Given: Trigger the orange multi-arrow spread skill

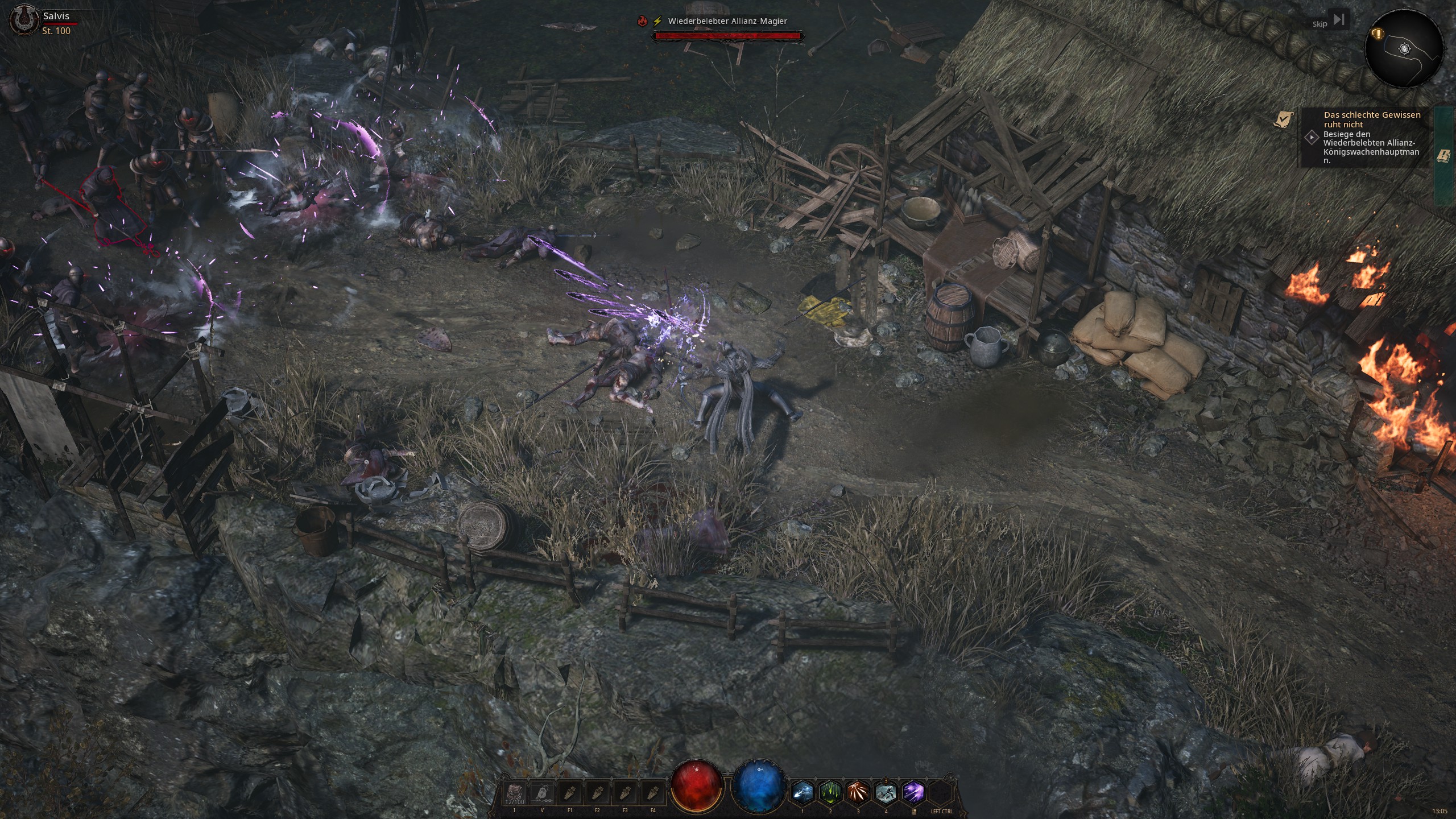Looking at the screenshot, I should [858, 793].
